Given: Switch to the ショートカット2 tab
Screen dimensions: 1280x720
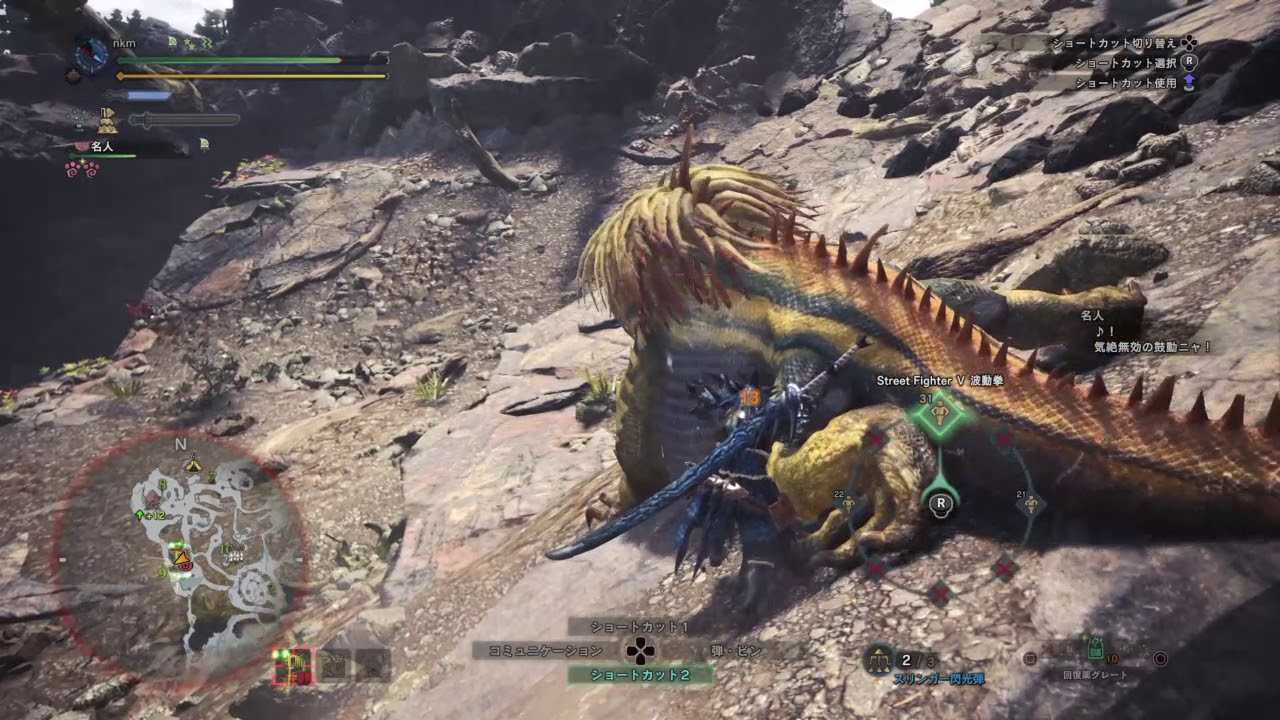Looking at the screenshot, I should 639,677.
